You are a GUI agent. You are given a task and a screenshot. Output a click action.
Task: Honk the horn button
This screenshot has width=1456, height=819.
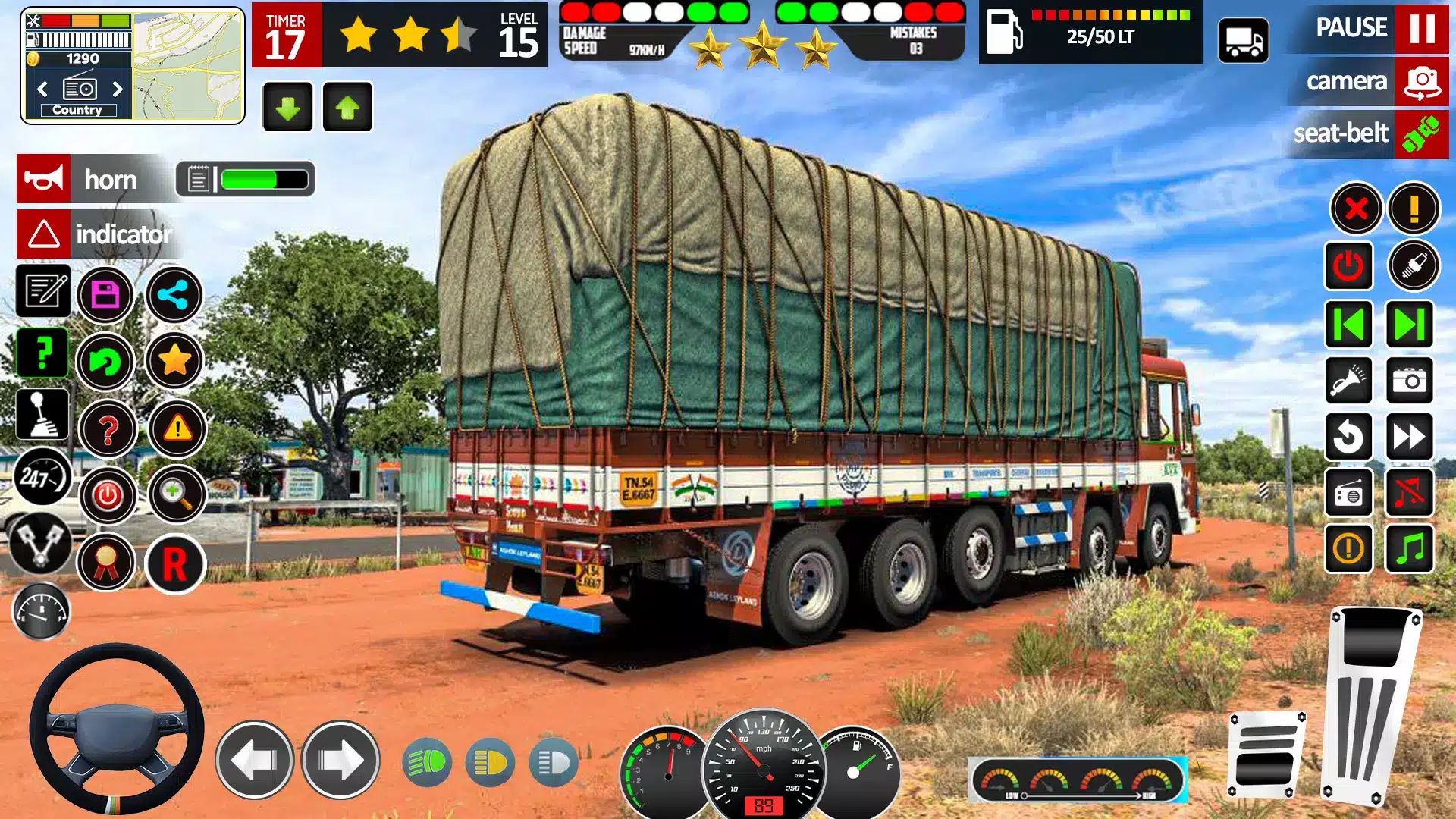pos(44,180)
